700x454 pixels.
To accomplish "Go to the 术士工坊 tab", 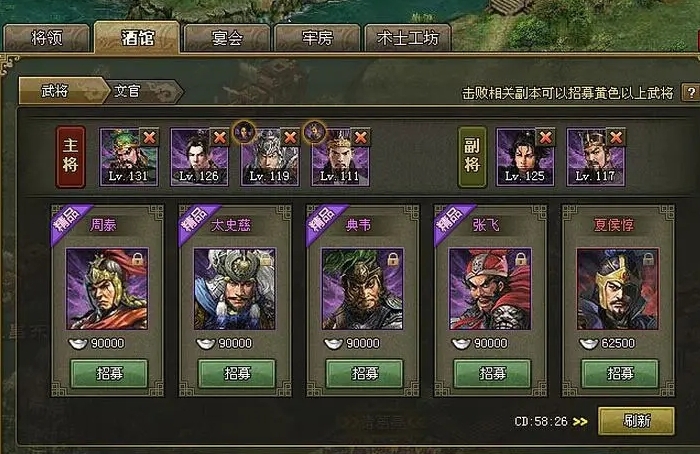I will (407, 39).
